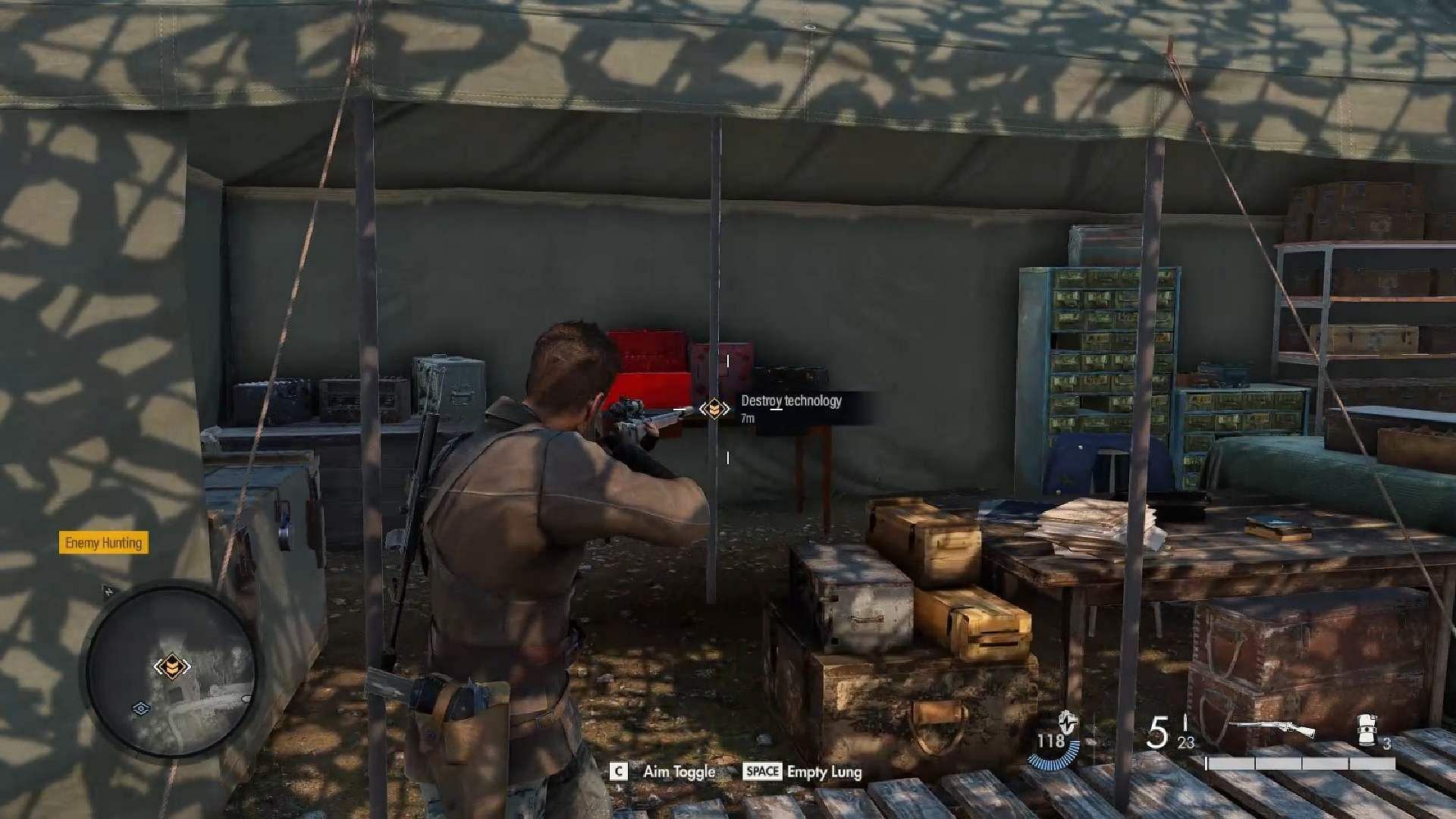The height and width of the screenshot is (819, 1456).
Task: Click the Enemy Hunting alert tag
Action: point(104,543)
